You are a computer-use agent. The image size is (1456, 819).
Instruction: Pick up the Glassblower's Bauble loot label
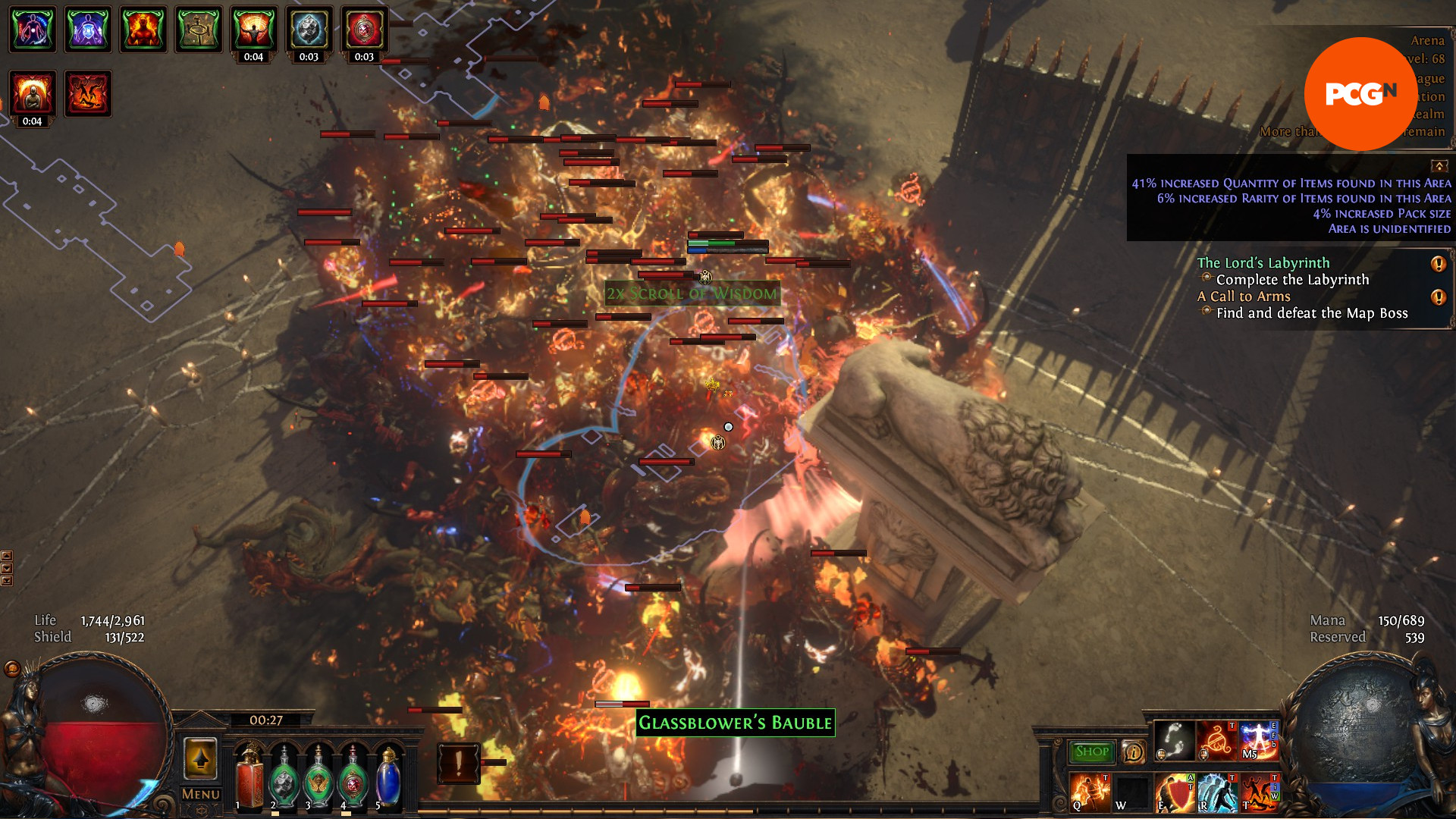click(734, 723)
